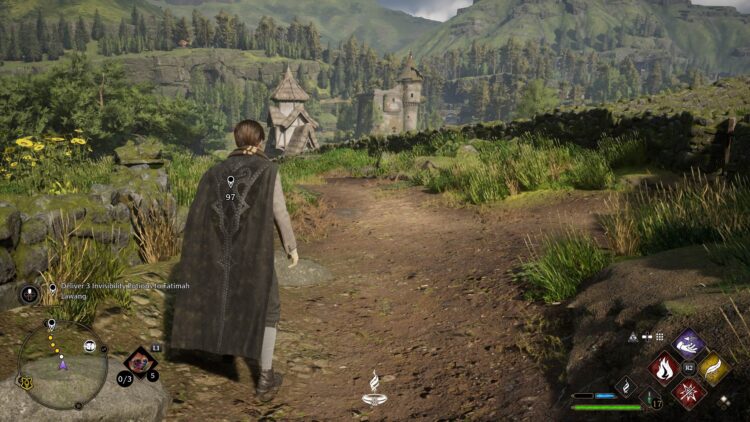
Task: Click the yellow shield marker on the minimap edge
Action: coord(23,381)
